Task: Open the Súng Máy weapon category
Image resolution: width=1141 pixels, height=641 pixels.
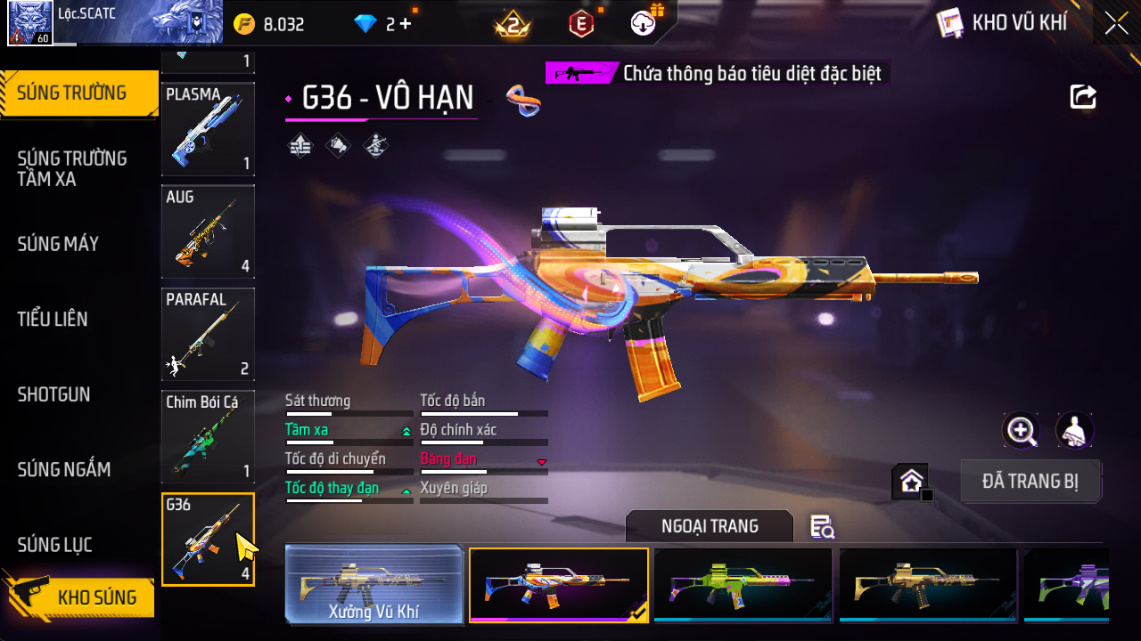Action: [x=58, y=244]
